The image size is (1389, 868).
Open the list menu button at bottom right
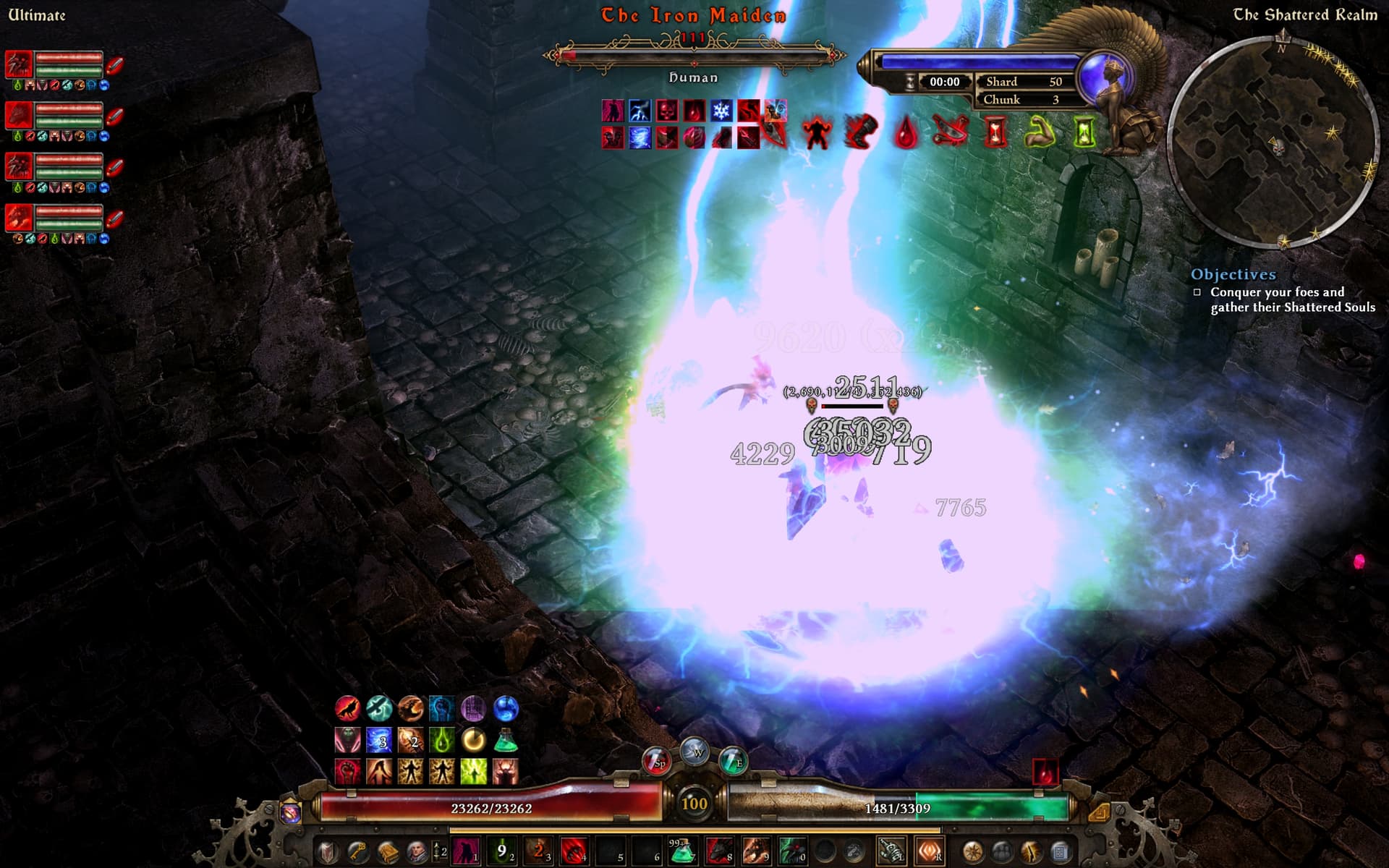pos(1060,851)
